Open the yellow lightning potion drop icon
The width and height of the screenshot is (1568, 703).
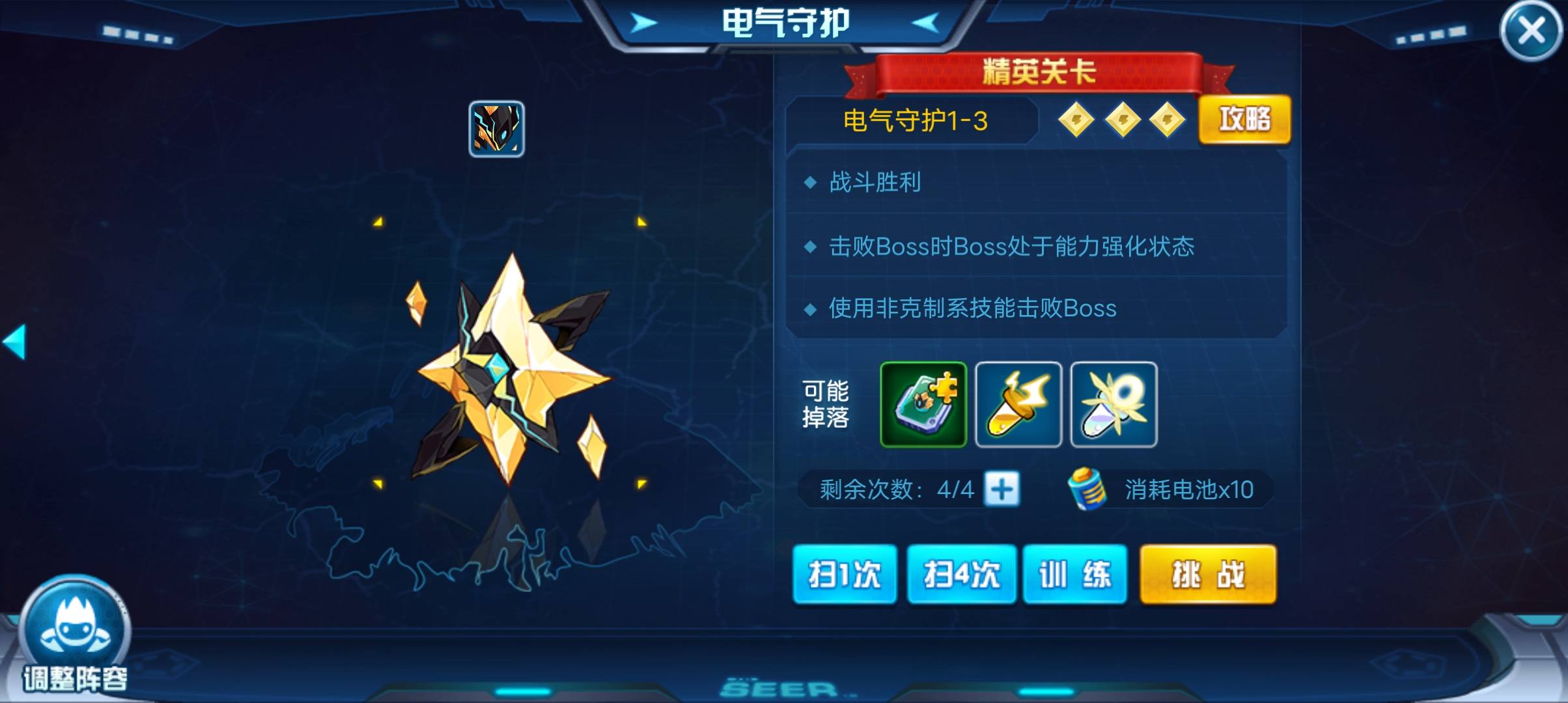click(x=1019, y=405)
